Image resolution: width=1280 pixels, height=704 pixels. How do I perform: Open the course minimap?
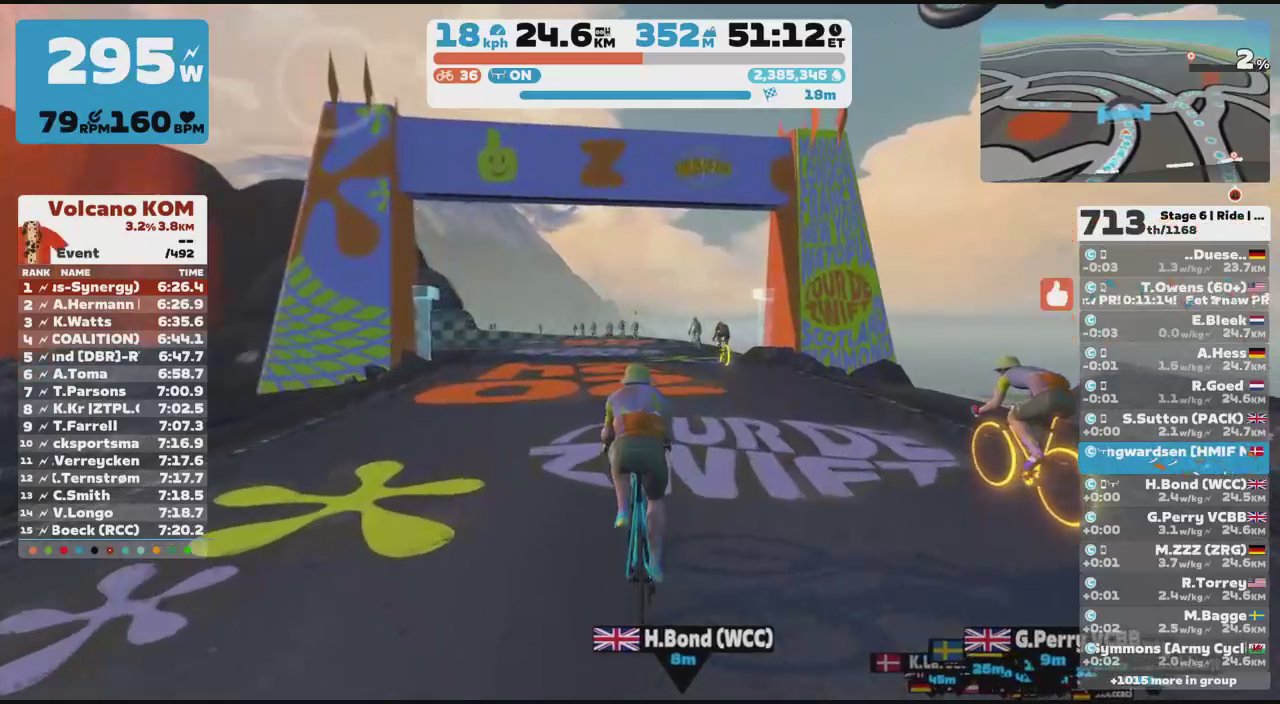(x=1124, y=103)
